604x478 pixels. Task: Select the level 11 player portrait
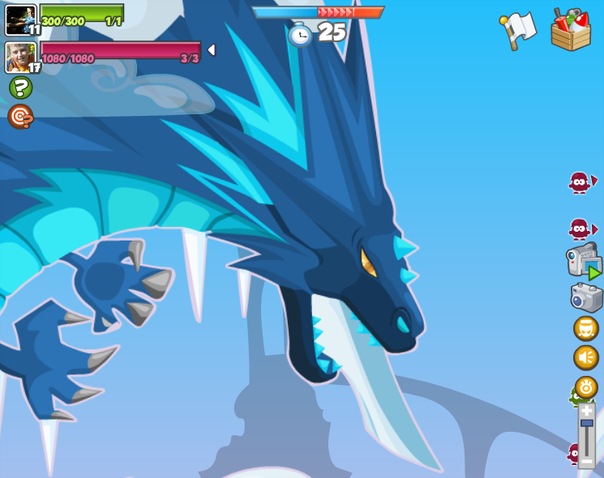point(20,19)
